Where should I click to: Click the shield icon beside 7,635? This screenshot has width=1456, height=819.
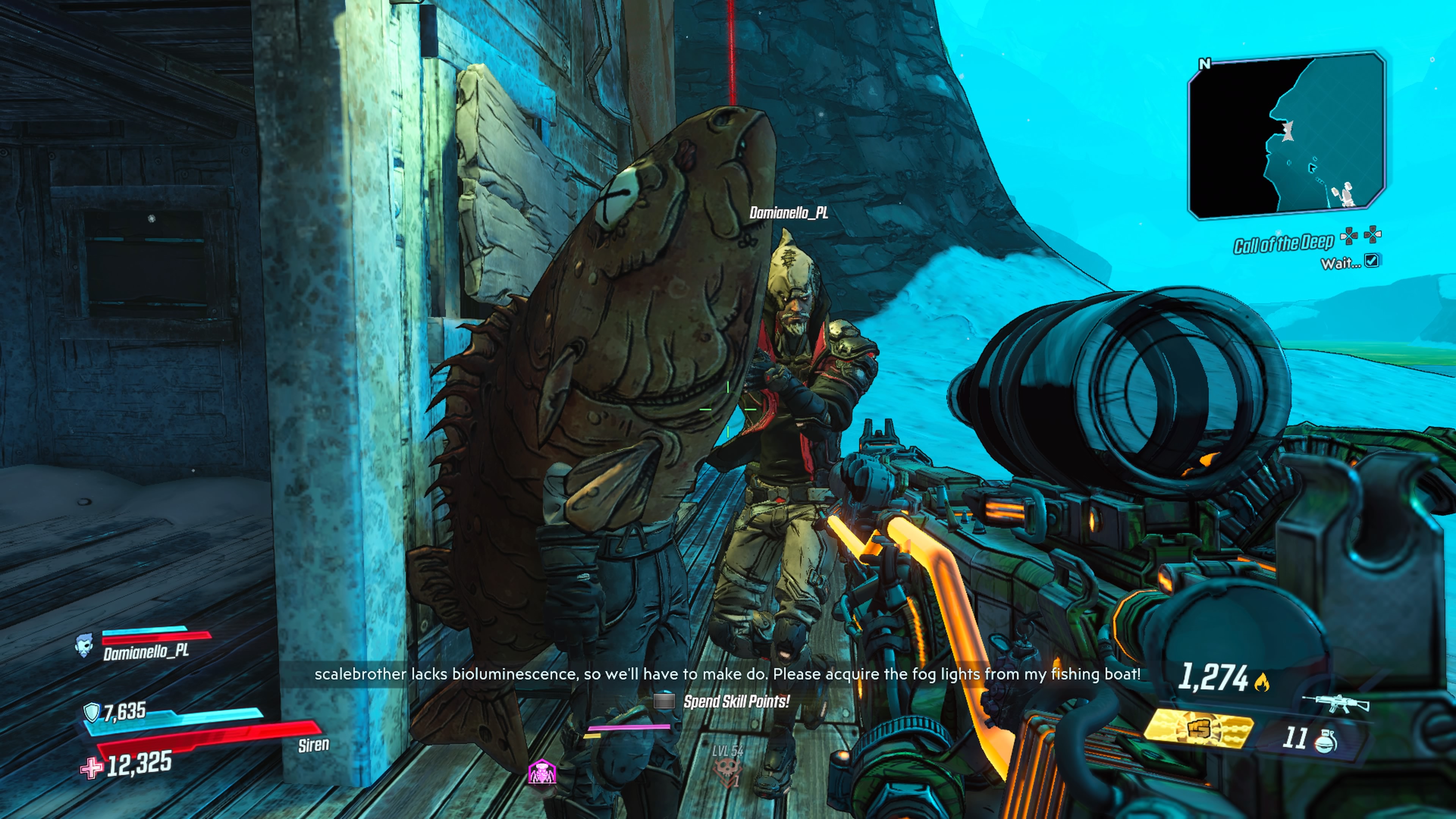click(x=91, y=712)
